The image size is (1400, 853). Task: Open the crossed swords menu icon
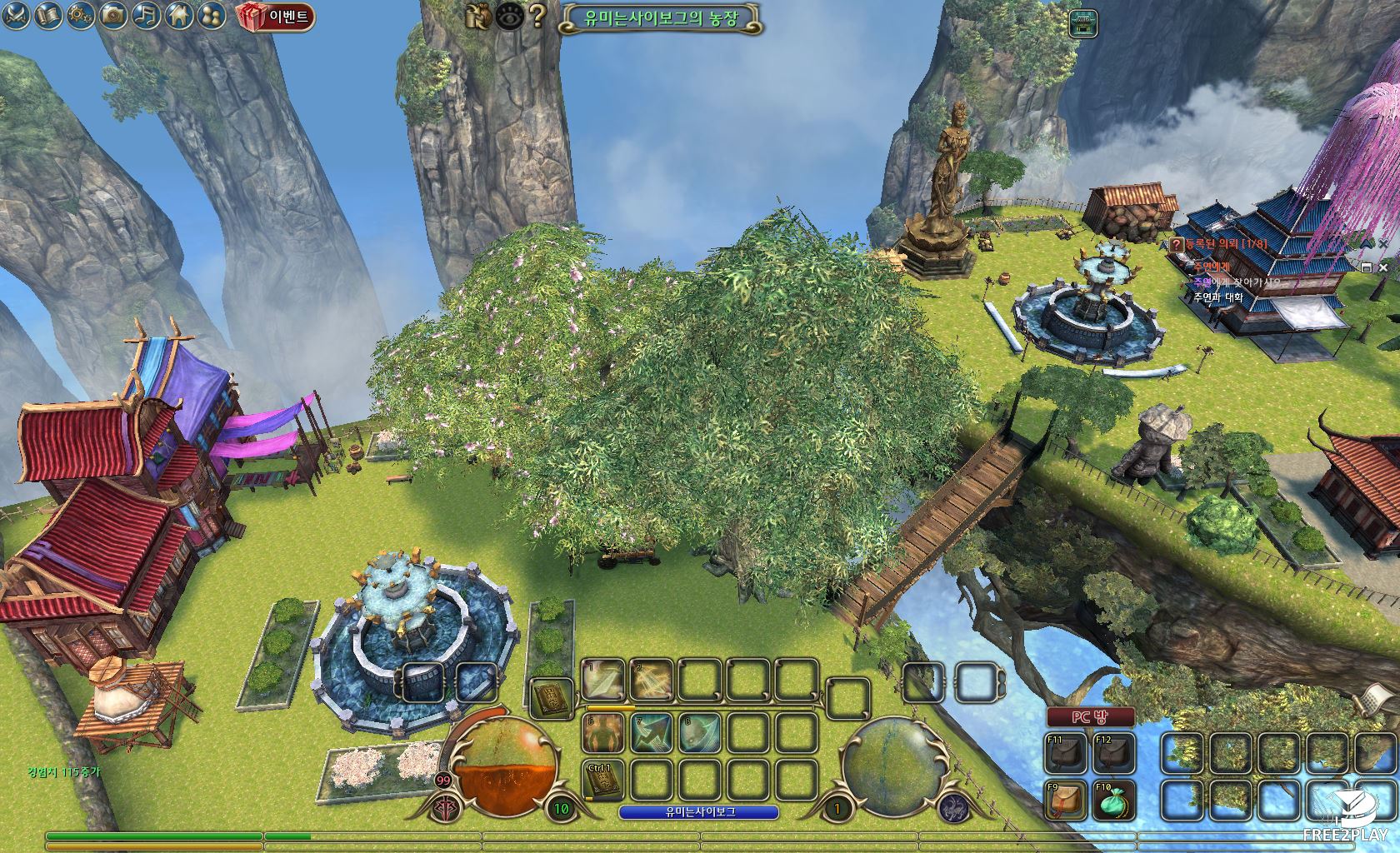(17, 15)
